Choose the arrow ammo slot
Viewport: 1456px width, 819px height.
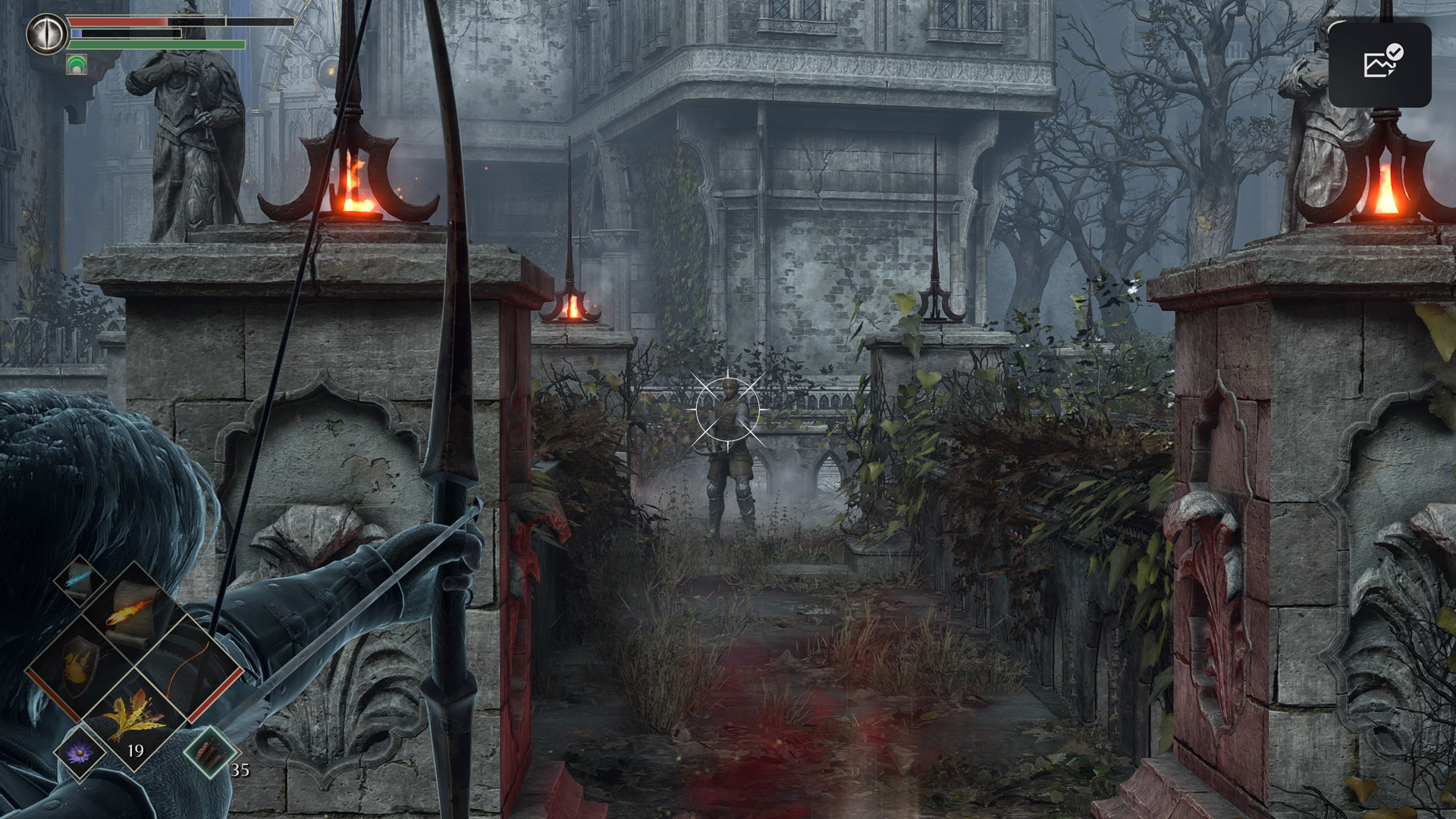coord(206,753)
